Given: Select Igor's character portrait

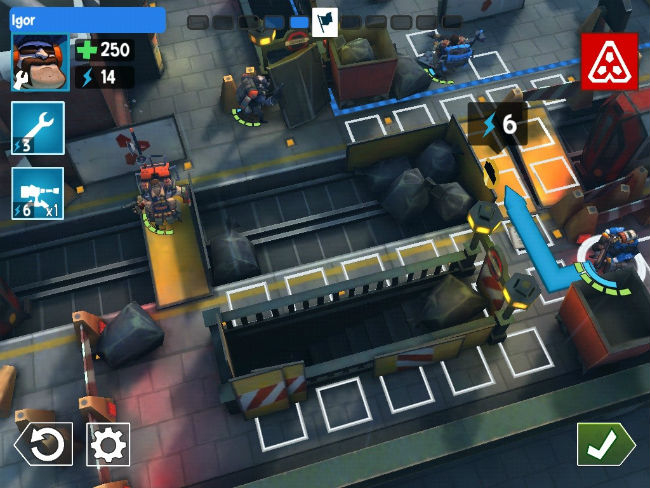Looking at the screenshot, I should point(39,62).
